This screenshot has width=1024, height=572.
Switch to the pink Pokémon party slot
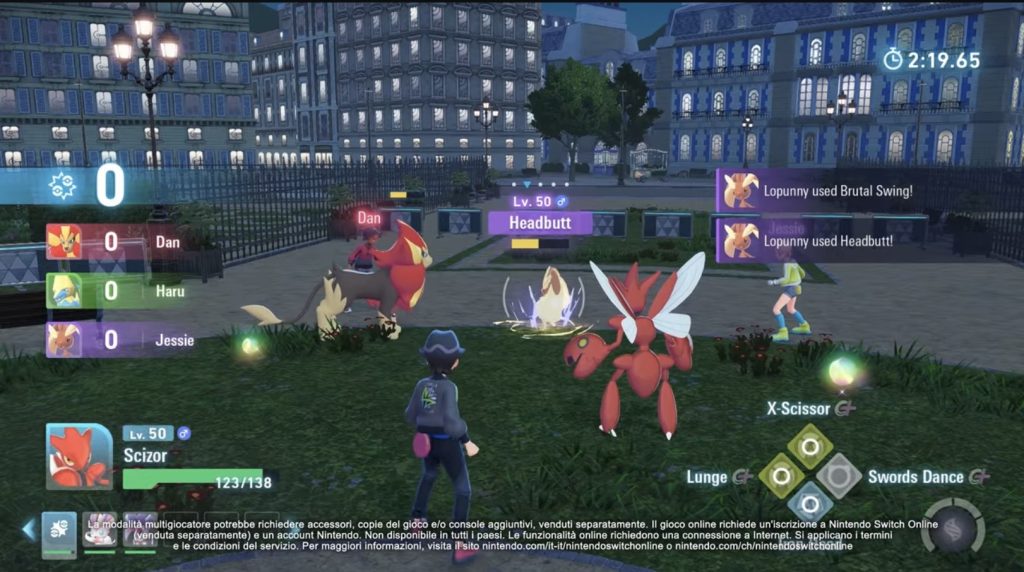click(x=100, y=530)
